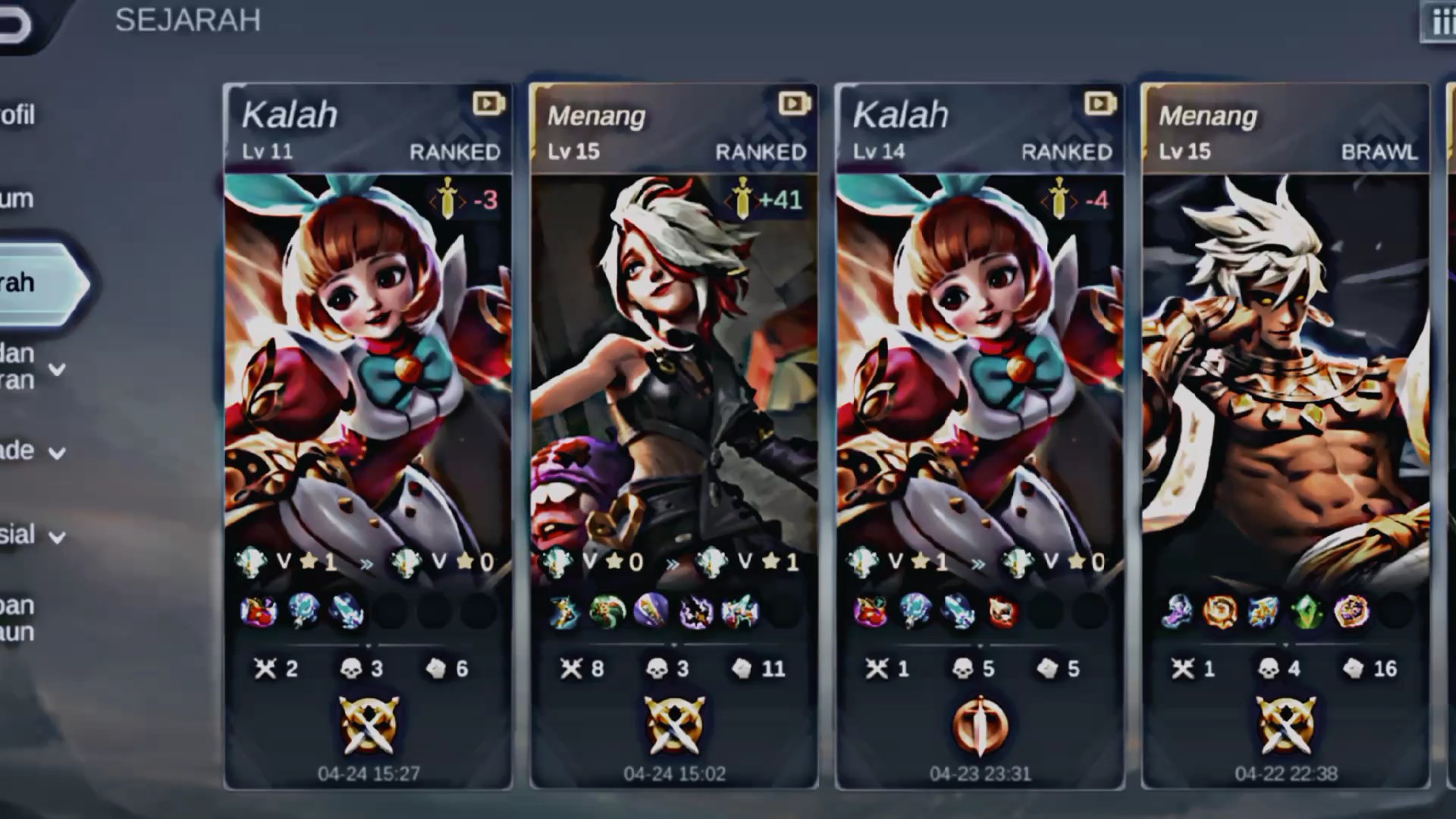
Task: Open the Menang Brawl match card
Action: tap(1285, 364)
